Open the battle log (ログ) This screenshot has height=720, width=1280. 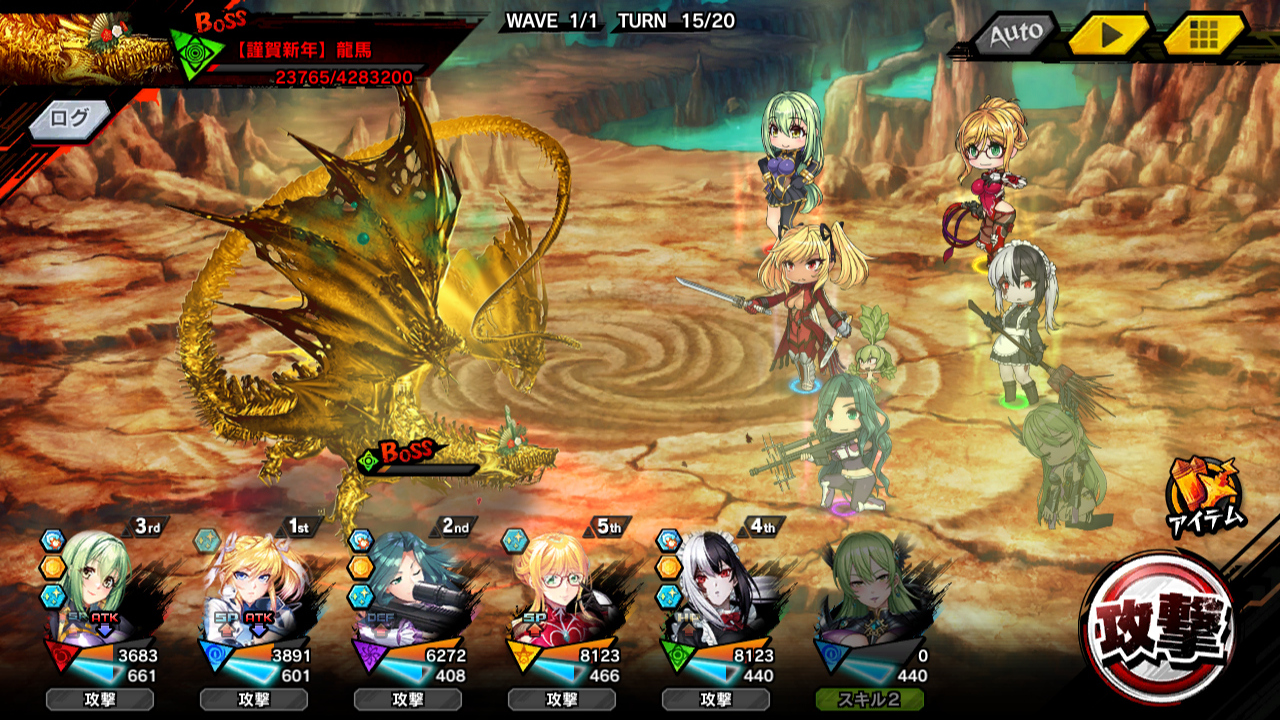(69, 118)
